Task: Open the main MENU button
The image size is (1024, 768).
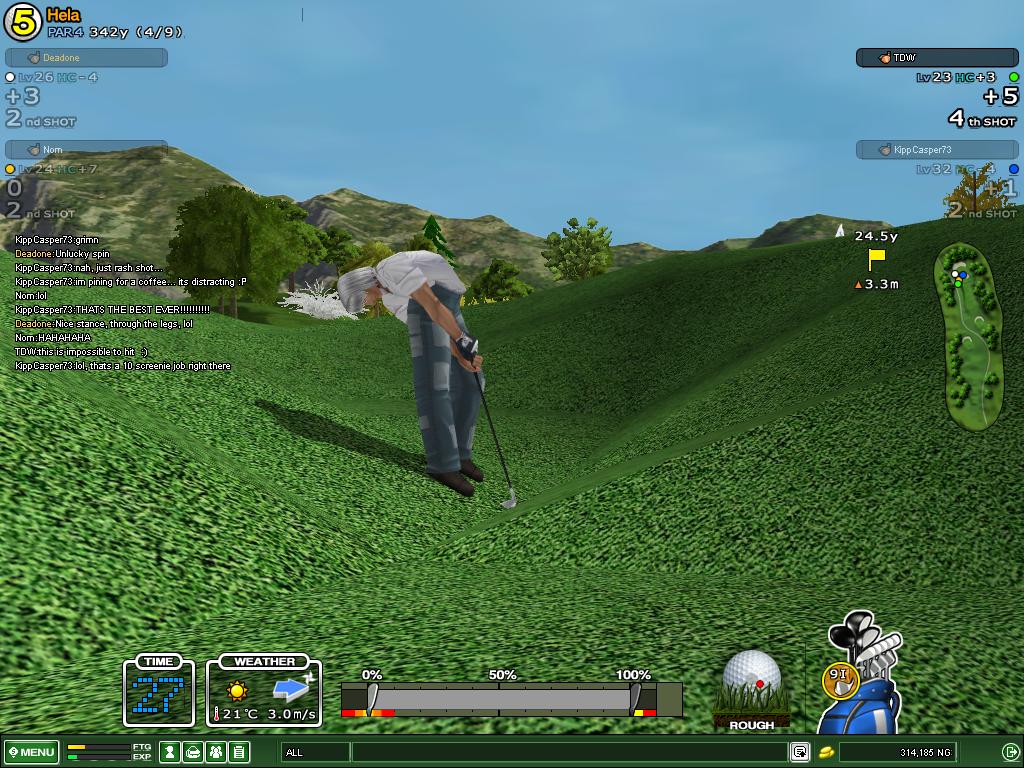Action: click(31, 752)
